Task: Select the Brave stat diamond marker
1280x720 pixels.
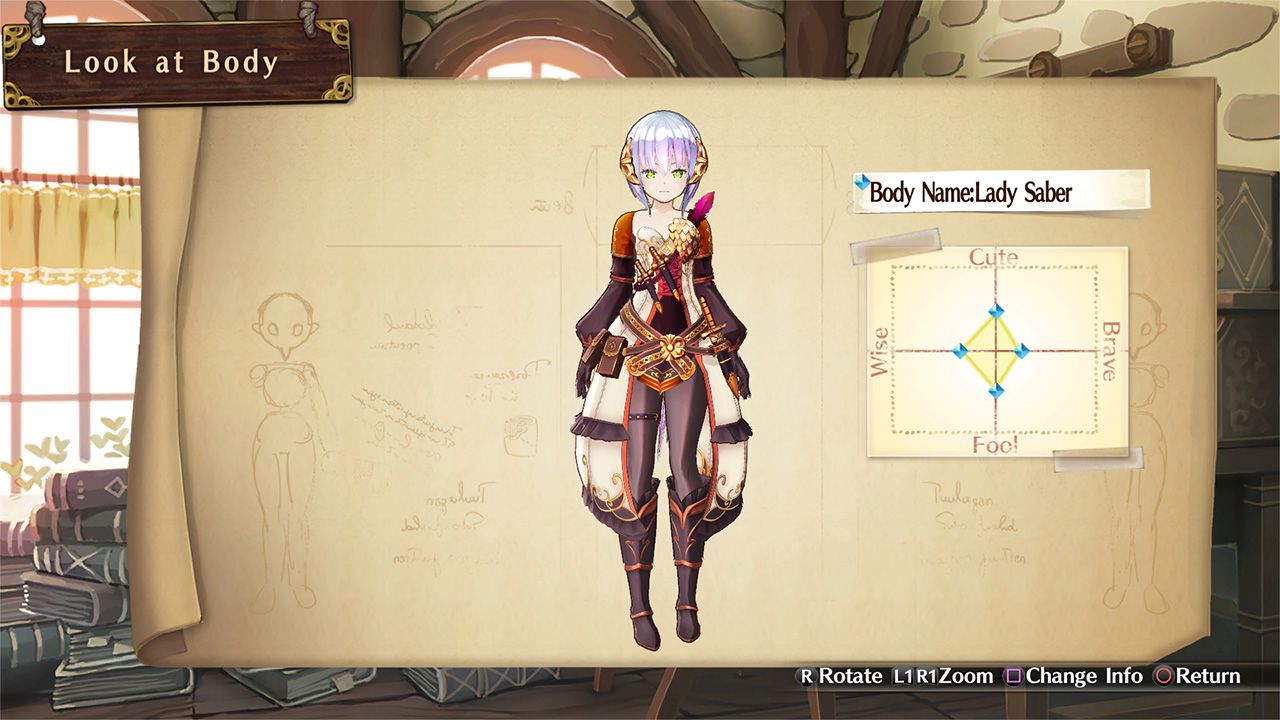Action: tap(1022, 350)
